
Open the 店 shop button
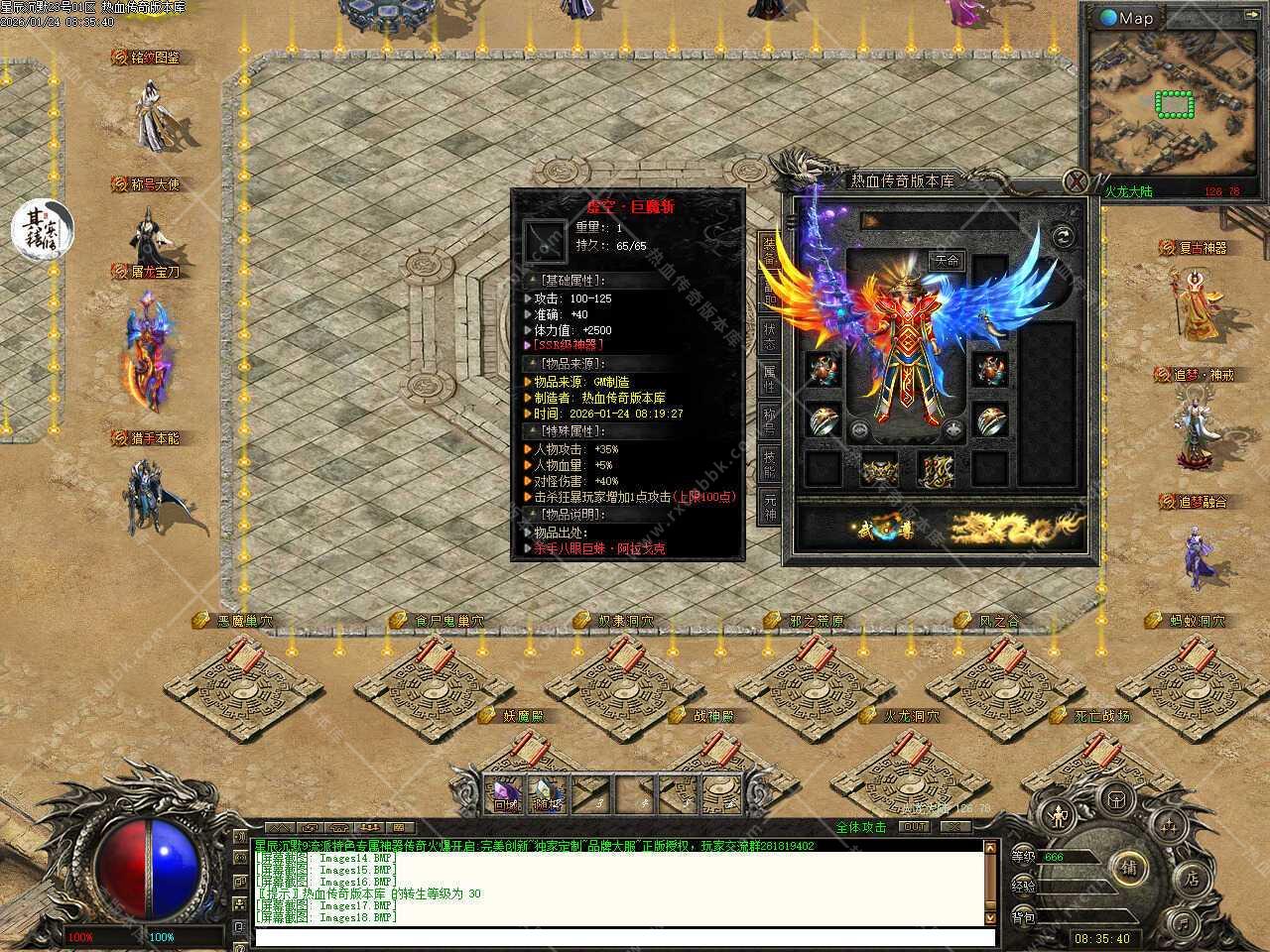click(x=1192, y=879)
